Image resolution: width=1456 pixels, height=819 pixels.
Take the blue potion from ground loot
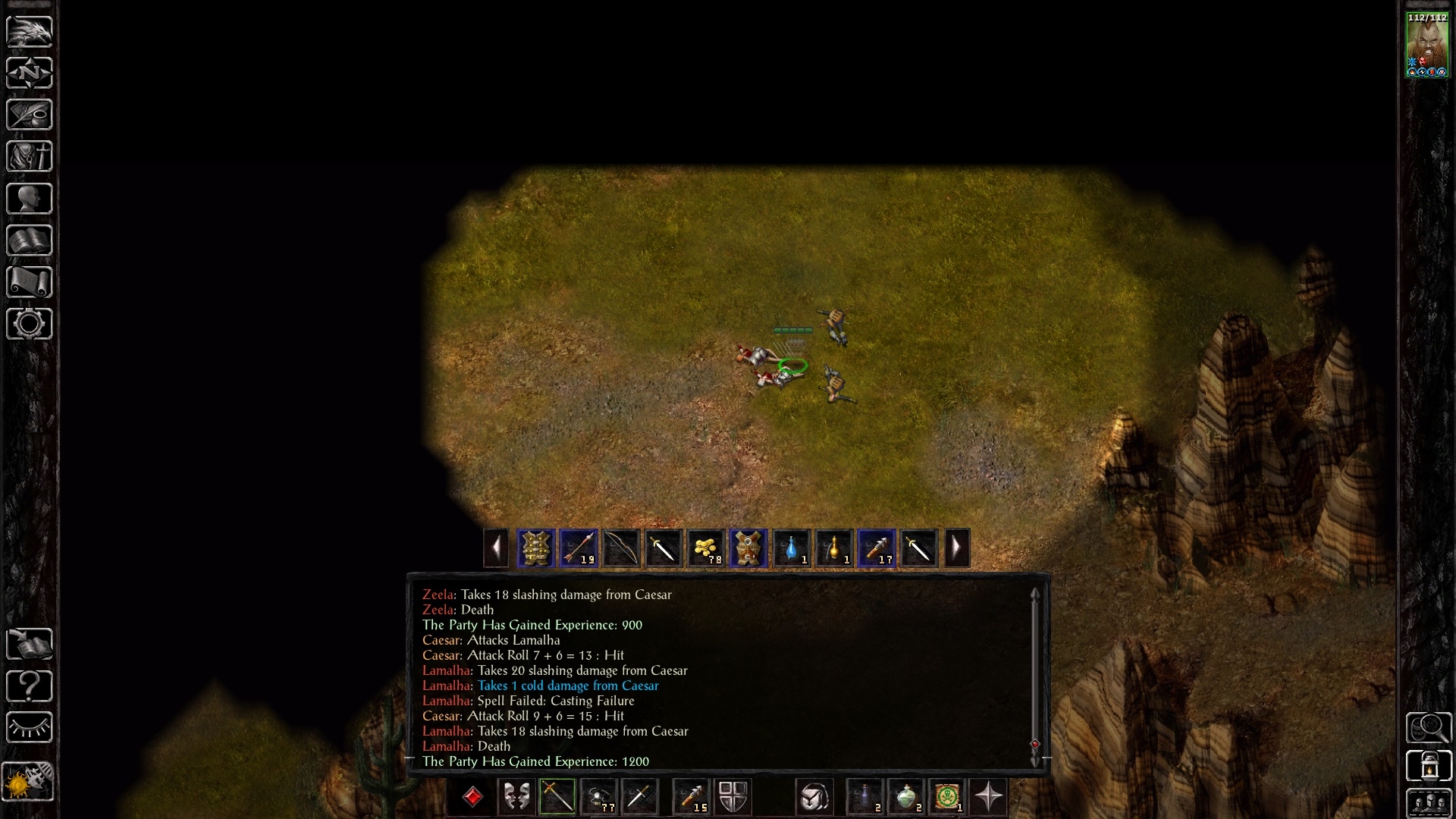(791, 548)
